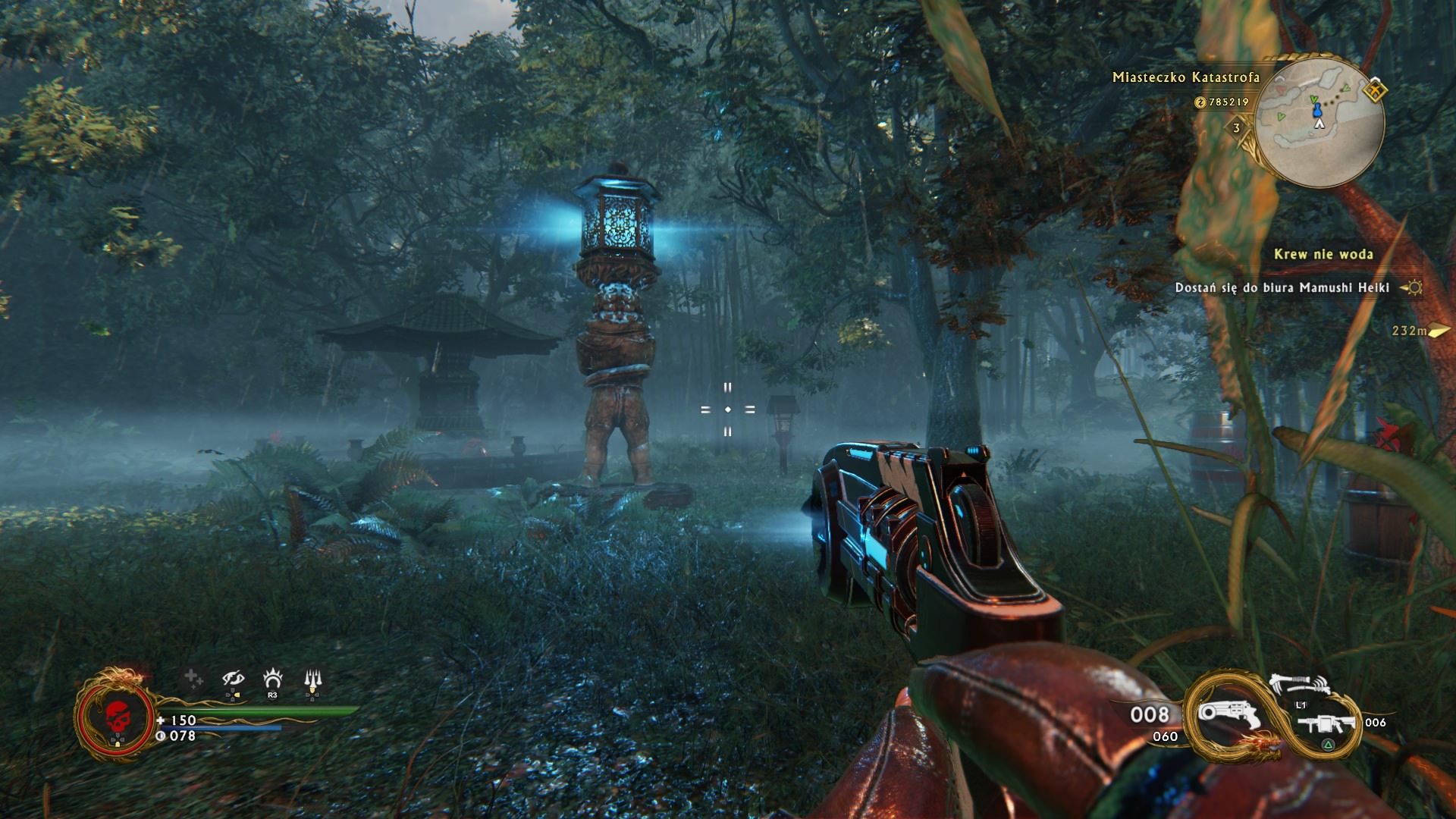1456x819 pixels.
Task: Select the revolver weapon icon
Action: pos(1227,715)
